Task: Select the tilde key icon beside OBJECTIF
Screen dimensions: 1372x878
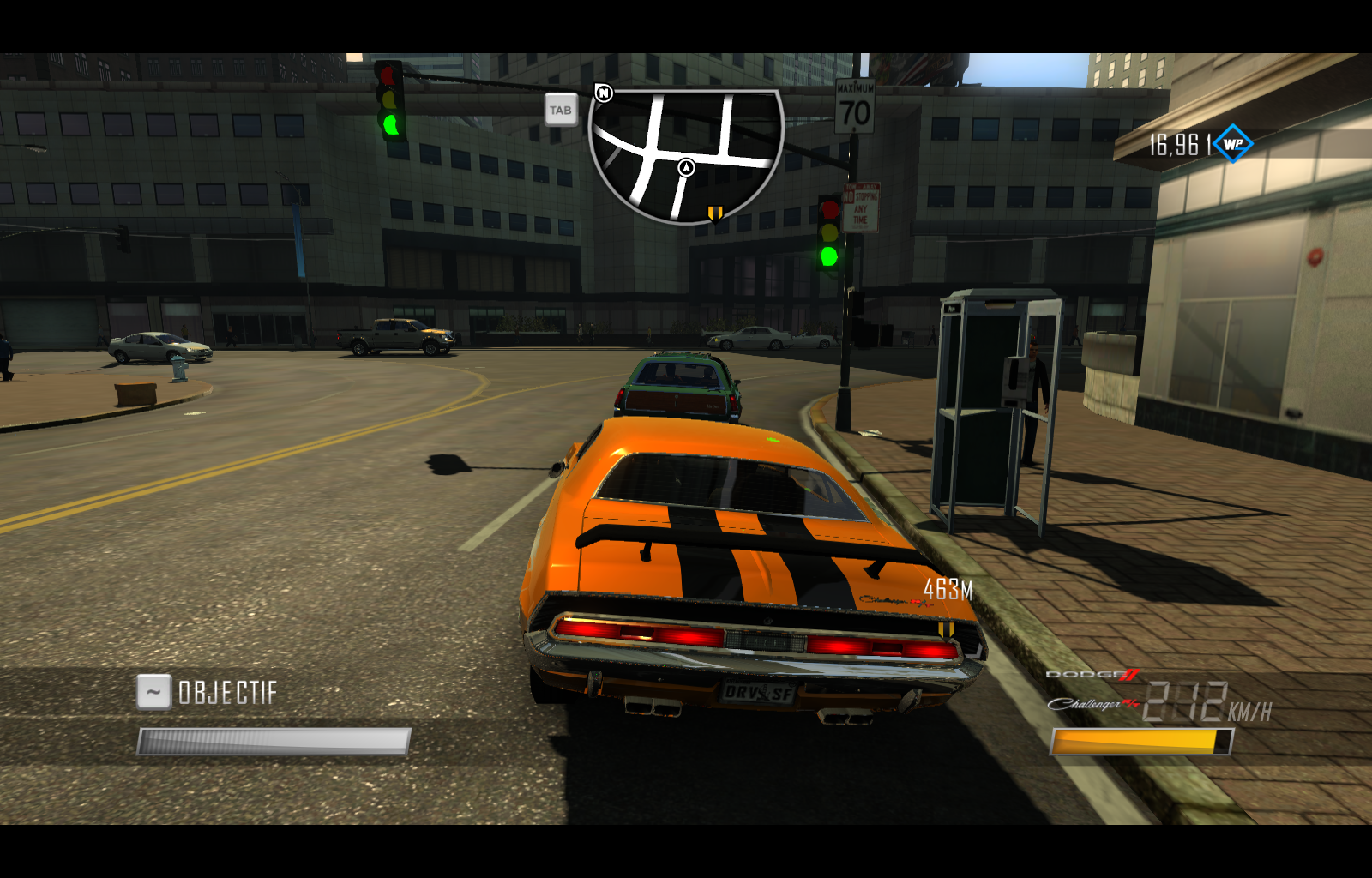Action: point(153,690)
